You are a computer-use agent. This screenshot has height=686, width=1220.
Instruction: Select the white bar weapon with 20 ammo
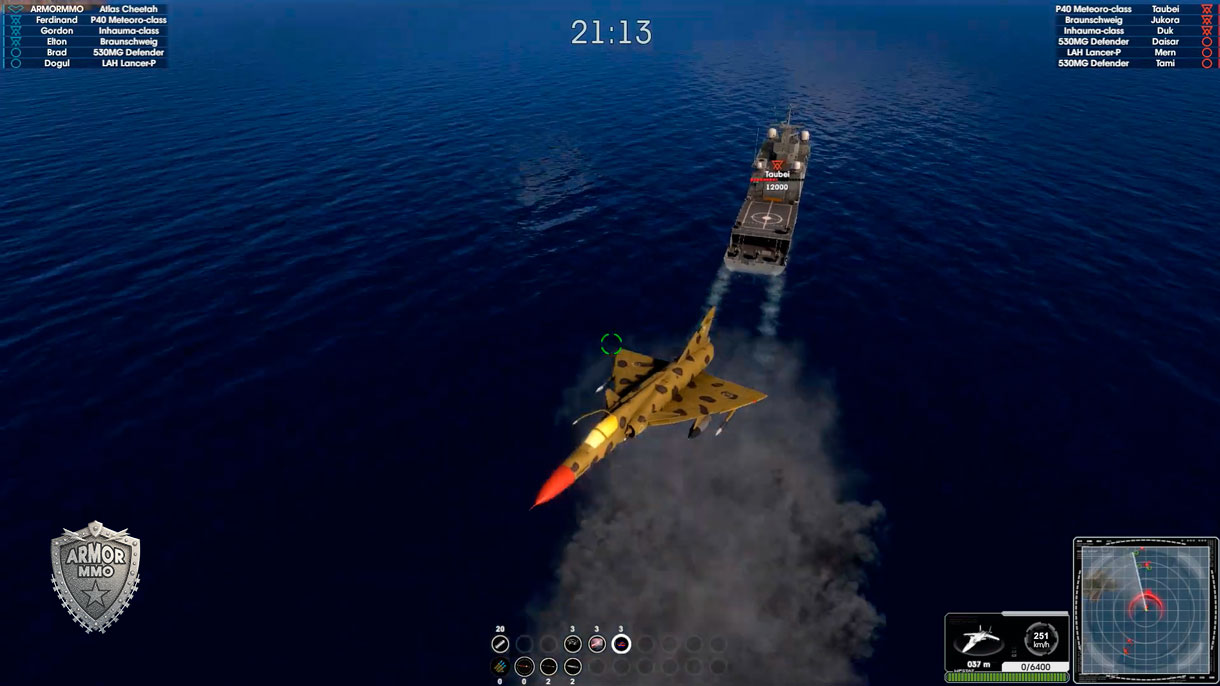500,644
